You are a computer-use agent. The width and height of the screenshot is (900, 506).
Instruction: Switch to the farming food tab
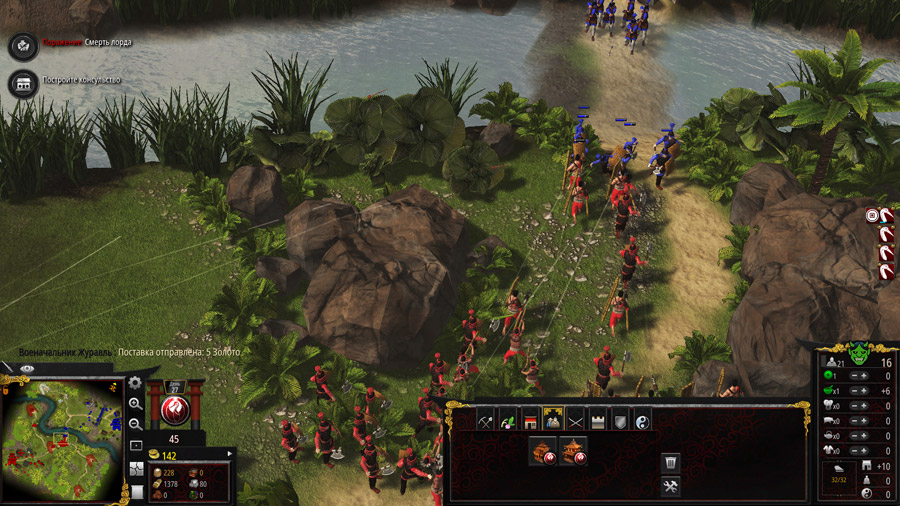508,422
